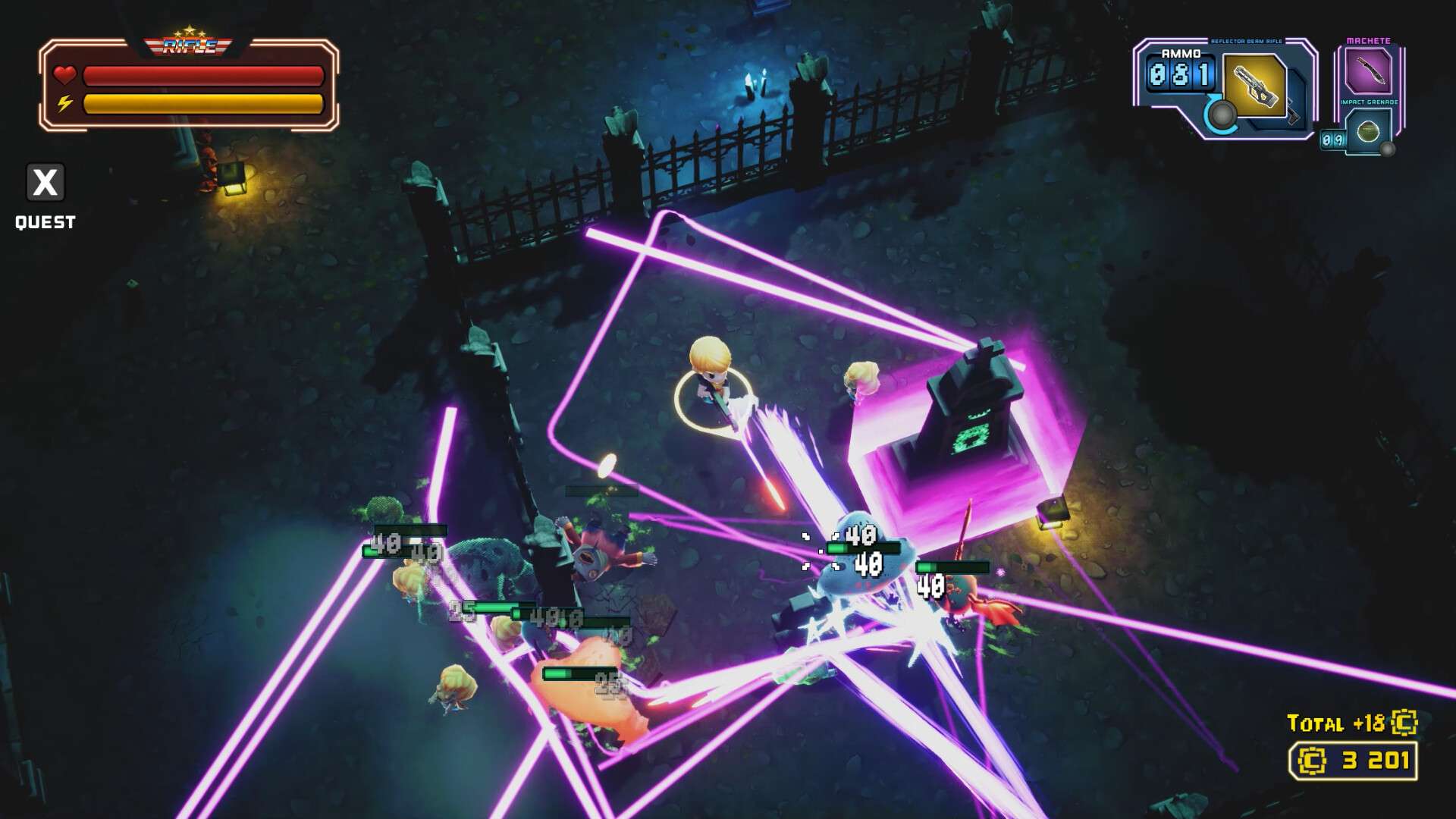Image resolution: width=1456 pixels, height=819 pixels.
Task: Select the Reflector Beam Rifle weapon slot
Action: [1254, 86]
